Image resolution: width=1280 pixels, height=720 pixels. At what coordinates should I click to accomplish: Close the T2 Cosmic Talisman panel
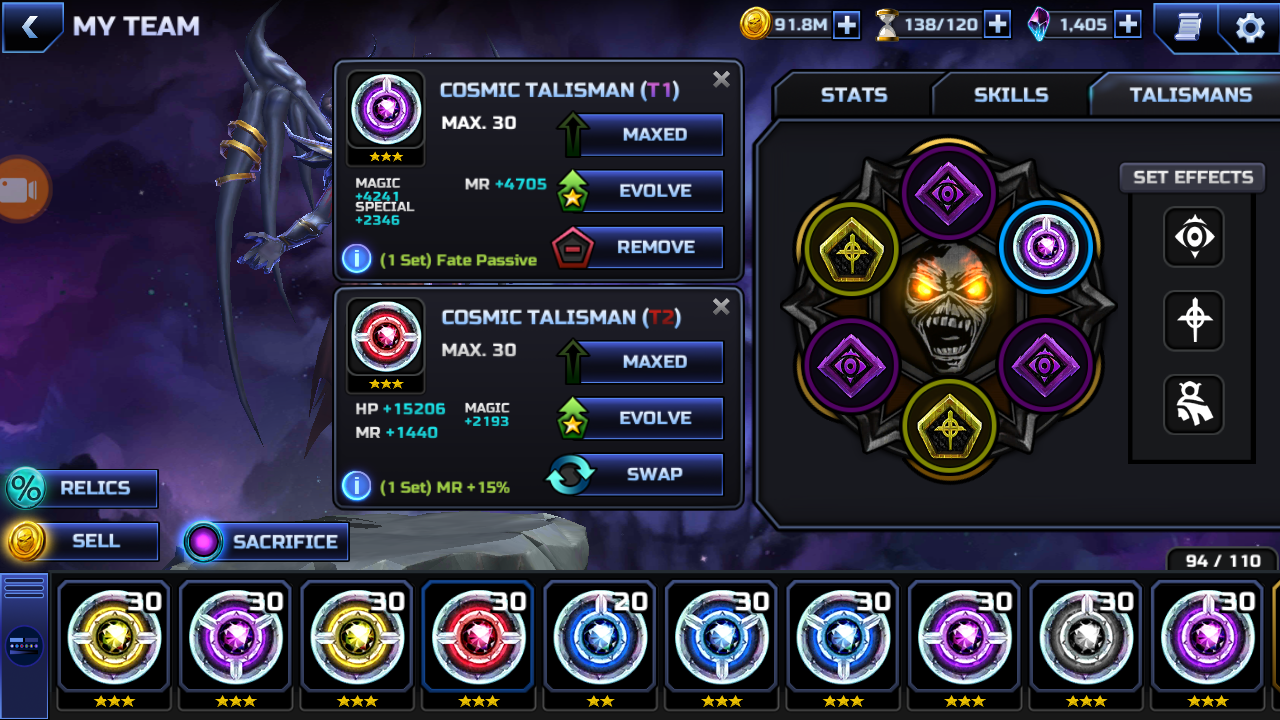tap(721, 307)
